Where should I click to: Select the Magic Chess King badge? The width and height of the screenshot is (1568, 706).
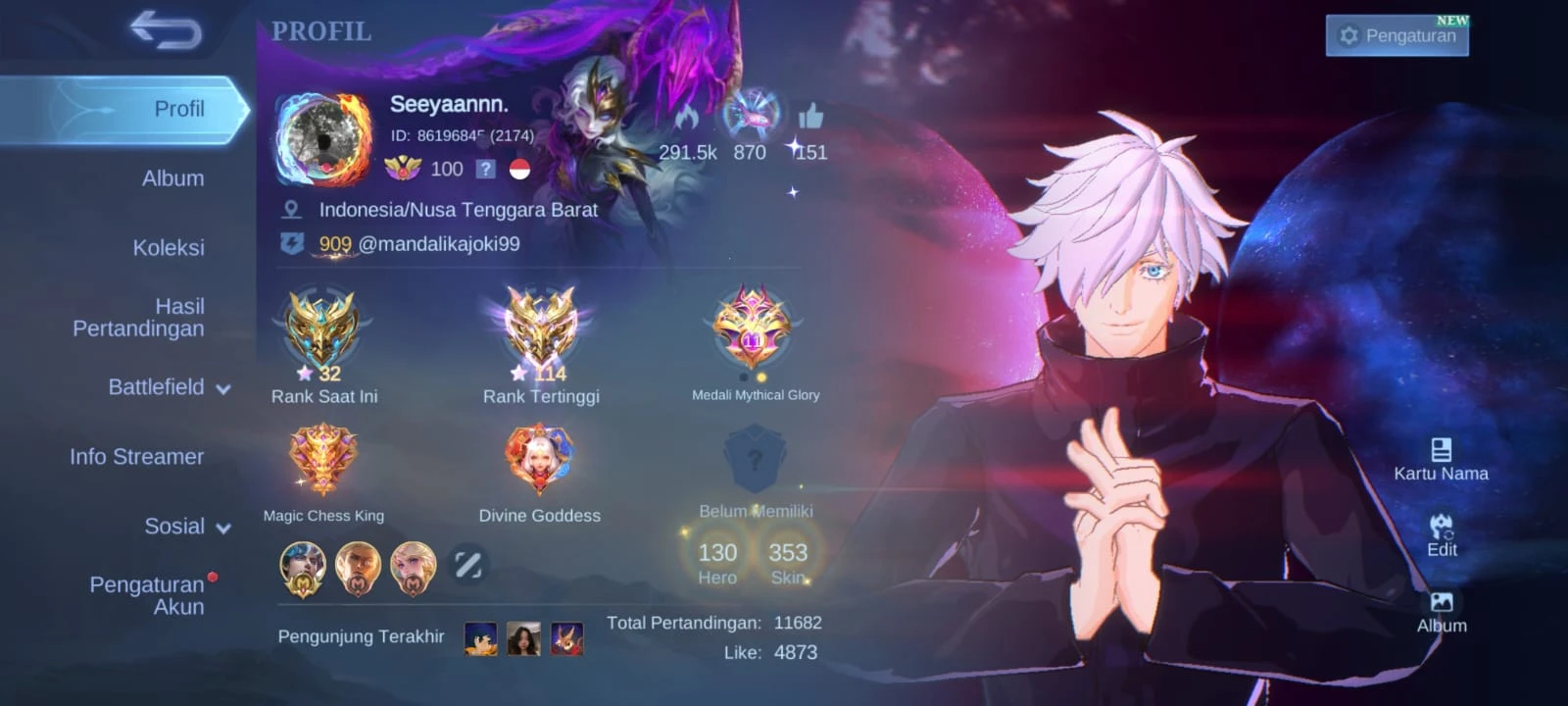(x=322, y=461)
